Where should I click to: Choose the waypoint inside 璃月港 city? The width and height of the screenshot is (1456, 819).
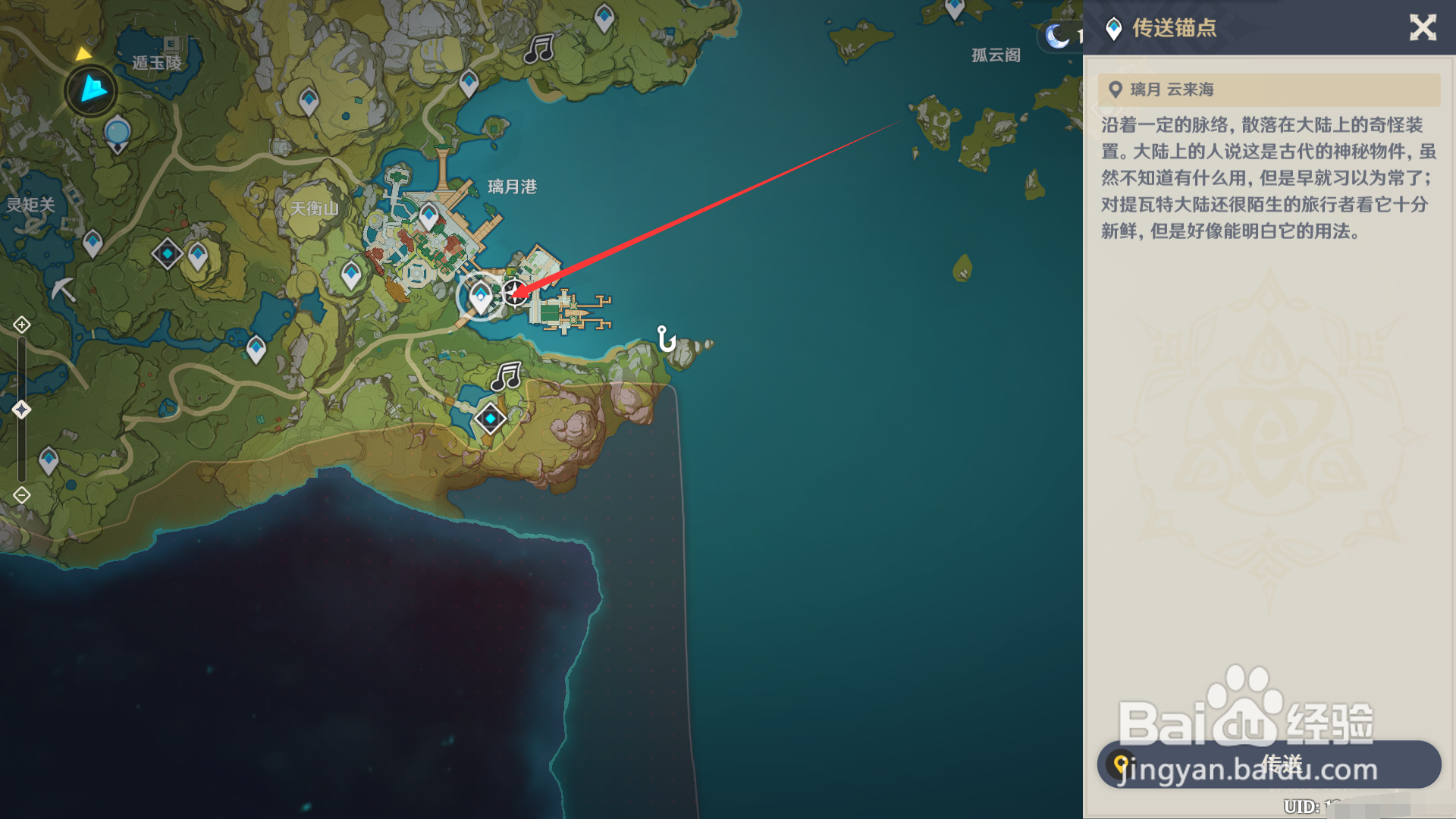click(428, 216)
